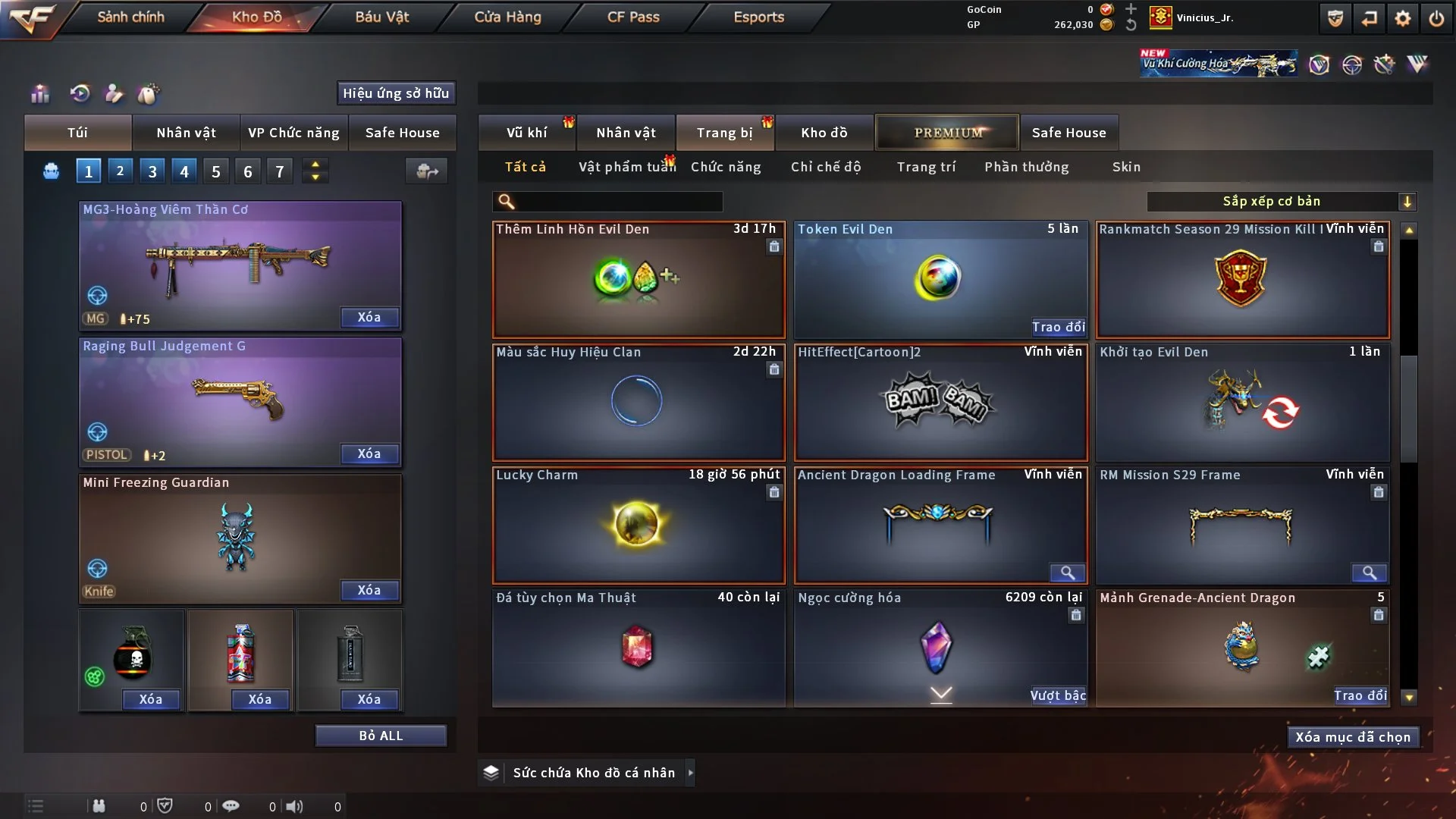Viewport: 1456px width, 819px height.
Task: Click Xóa on Raging Bull Judgement G
Action: point(369,453)
